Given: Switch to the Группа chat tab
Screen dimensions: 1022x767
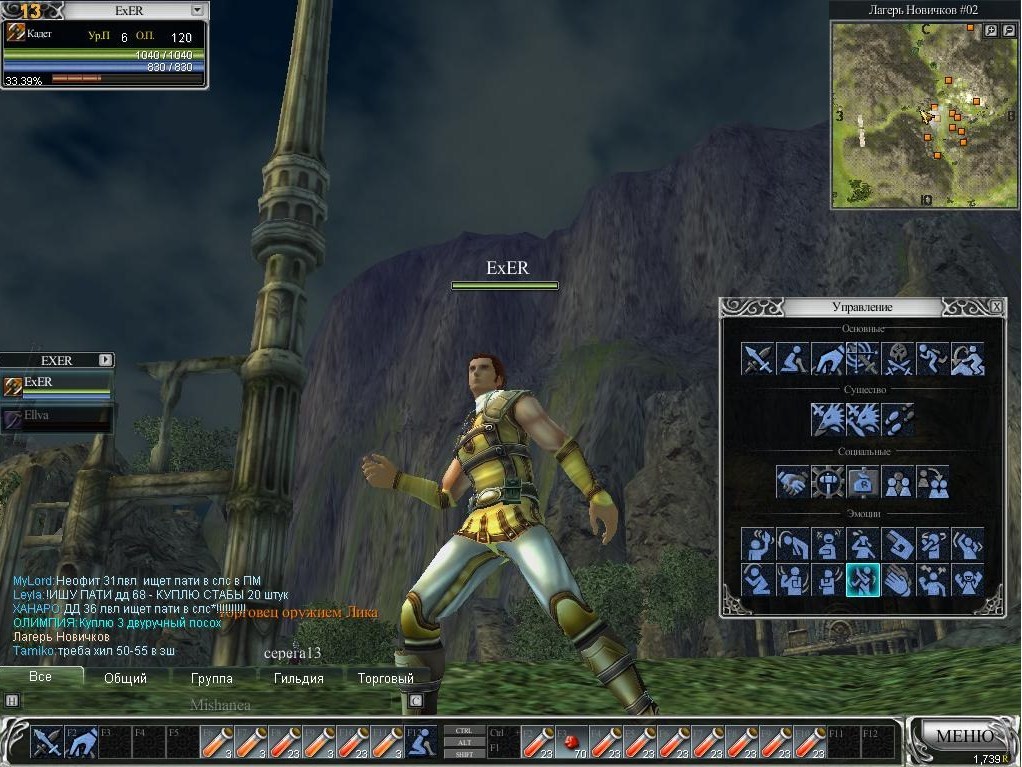Looking at the screenshot, I should point(211,678).
